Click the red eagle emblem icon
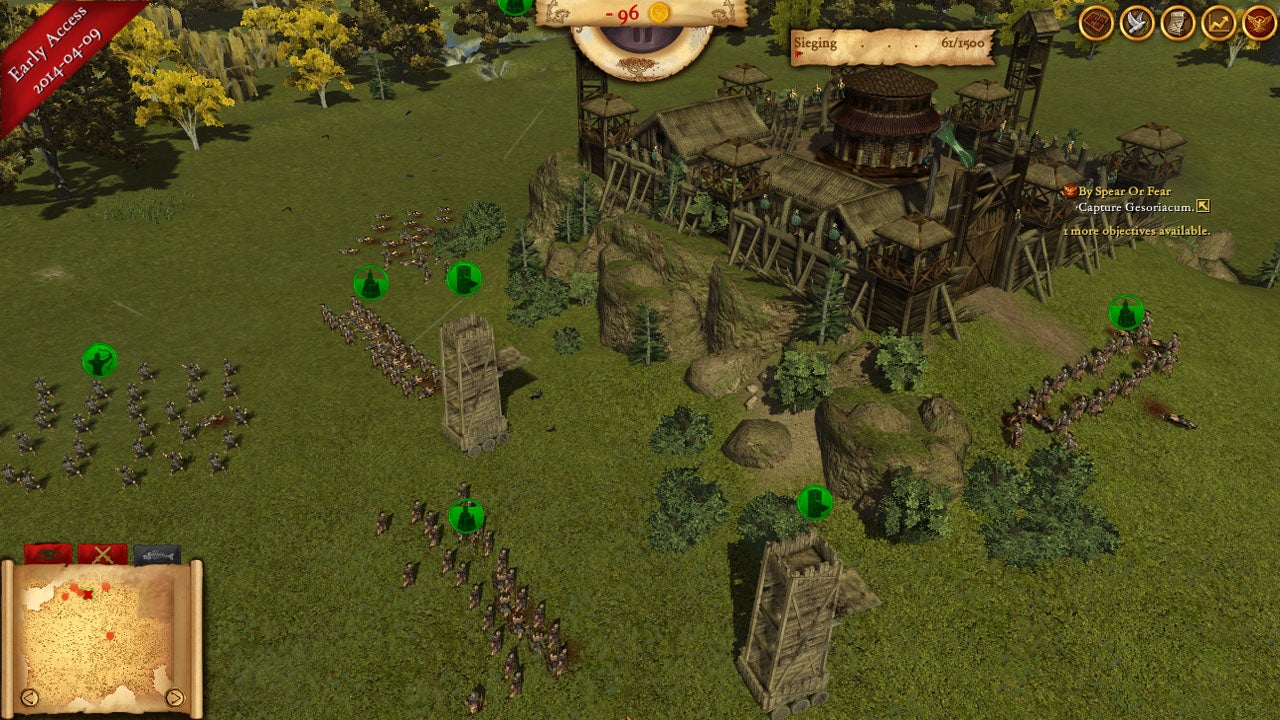 coord(1259,22)
